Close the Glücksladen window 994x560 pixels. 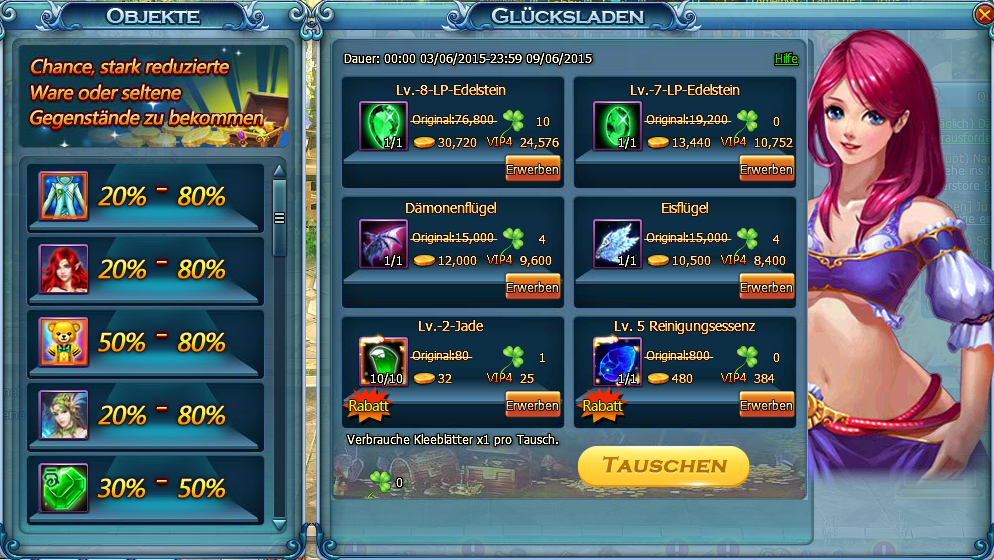[982, 15]
